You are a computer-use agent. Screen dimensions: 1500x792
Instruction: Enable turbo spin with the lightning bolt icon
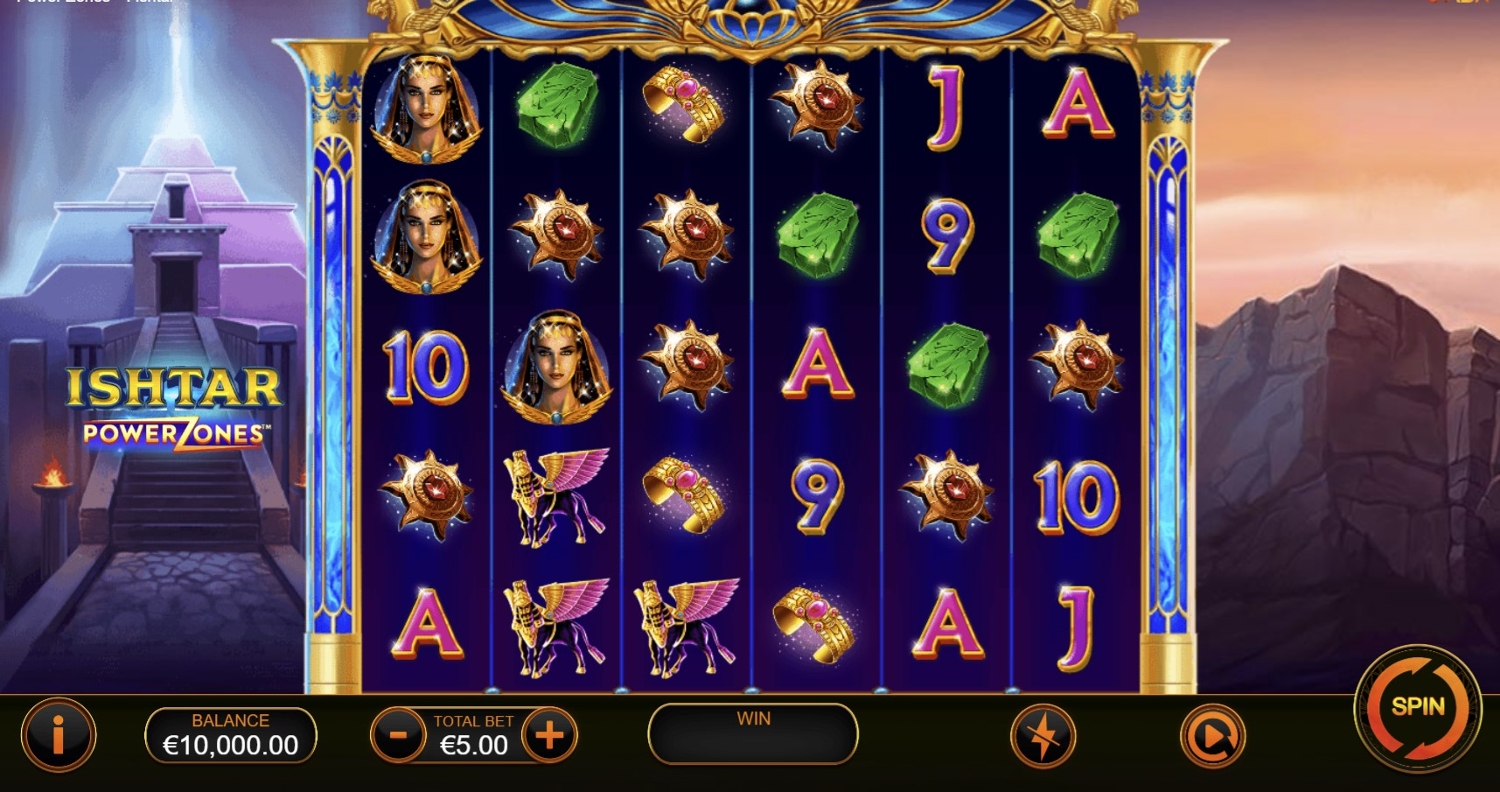[1043, 734]
